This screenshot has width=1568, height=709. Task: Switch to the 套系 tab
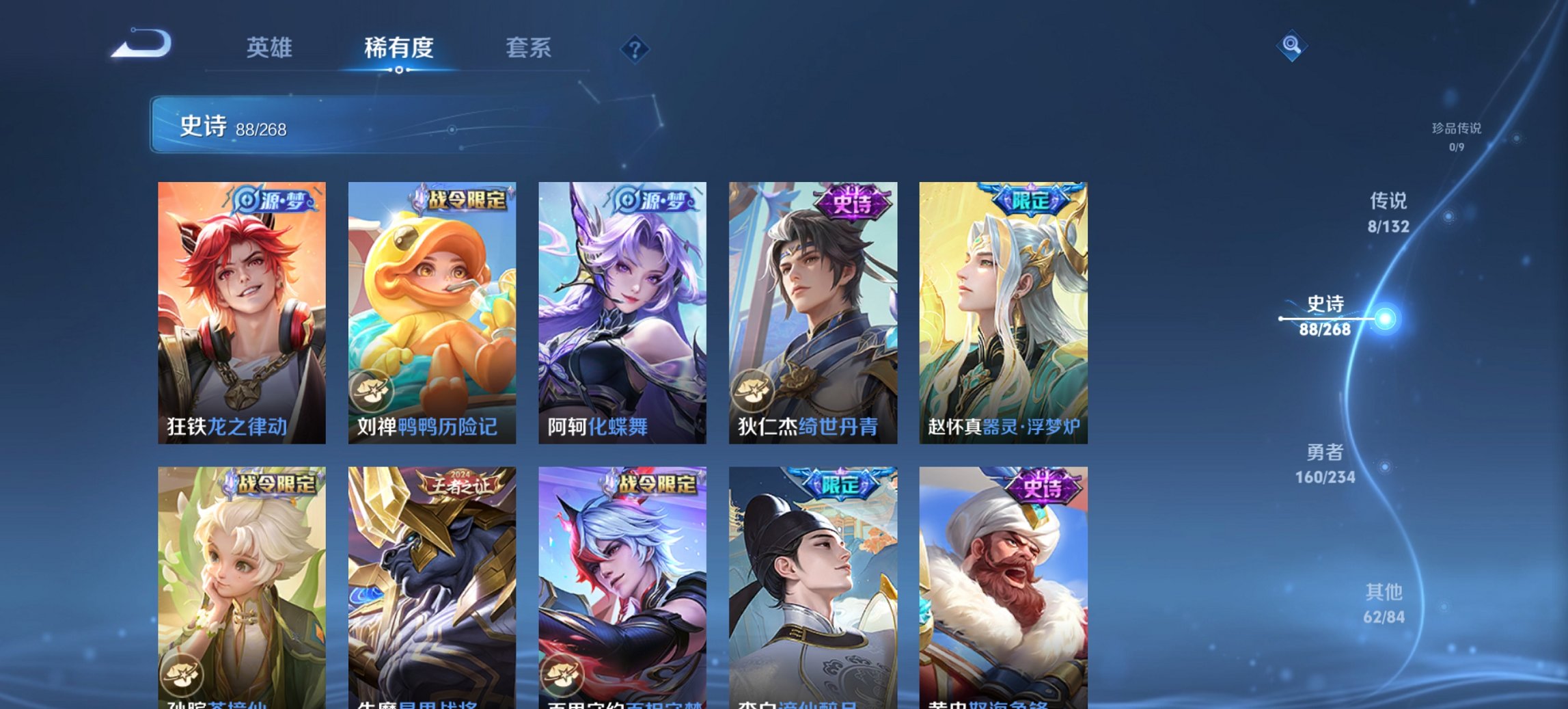529,48
